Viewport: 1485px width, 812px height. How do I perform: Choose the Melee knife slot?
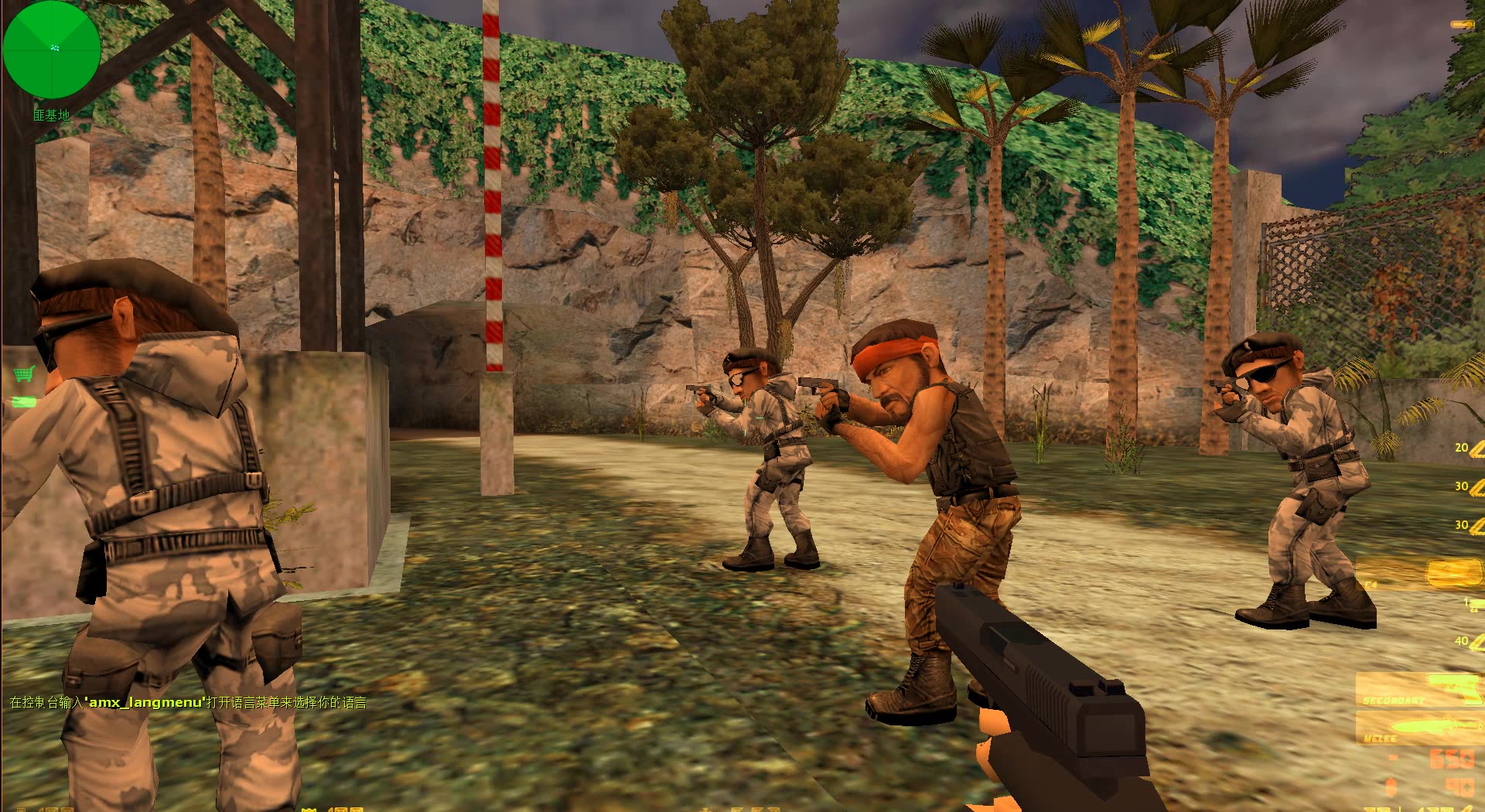[1418, 728]
